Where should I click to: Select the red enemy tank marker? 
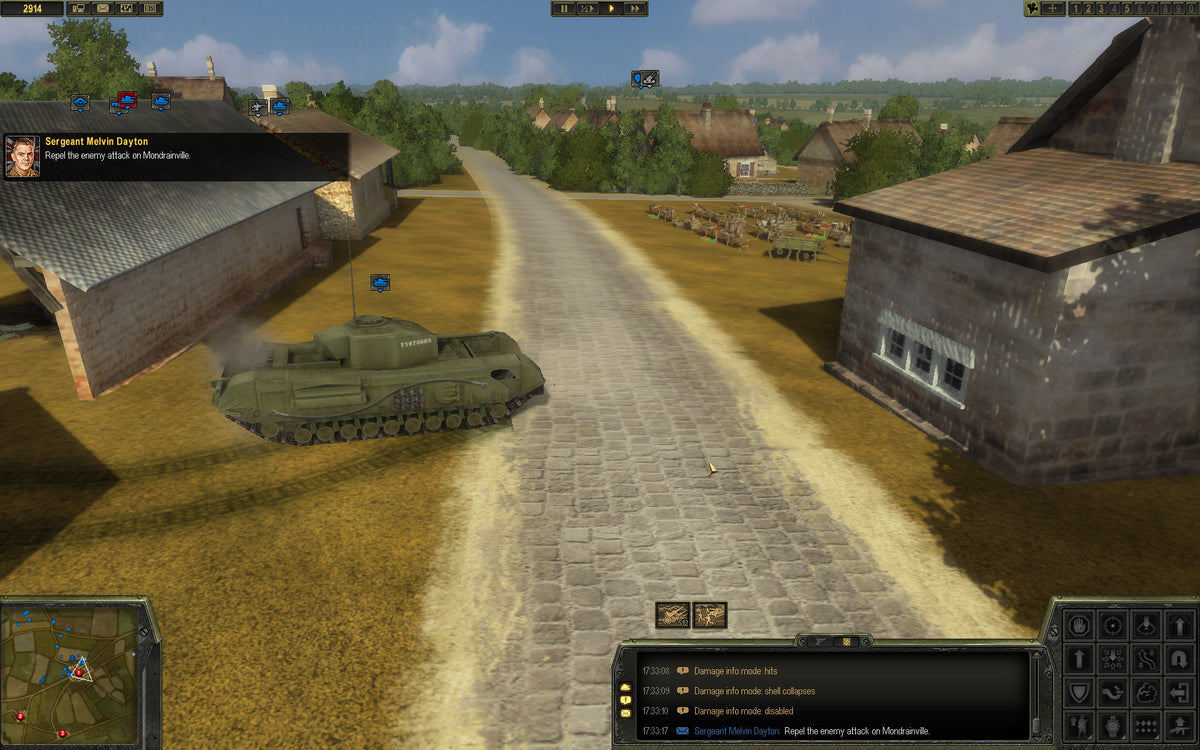click(127, 98)
